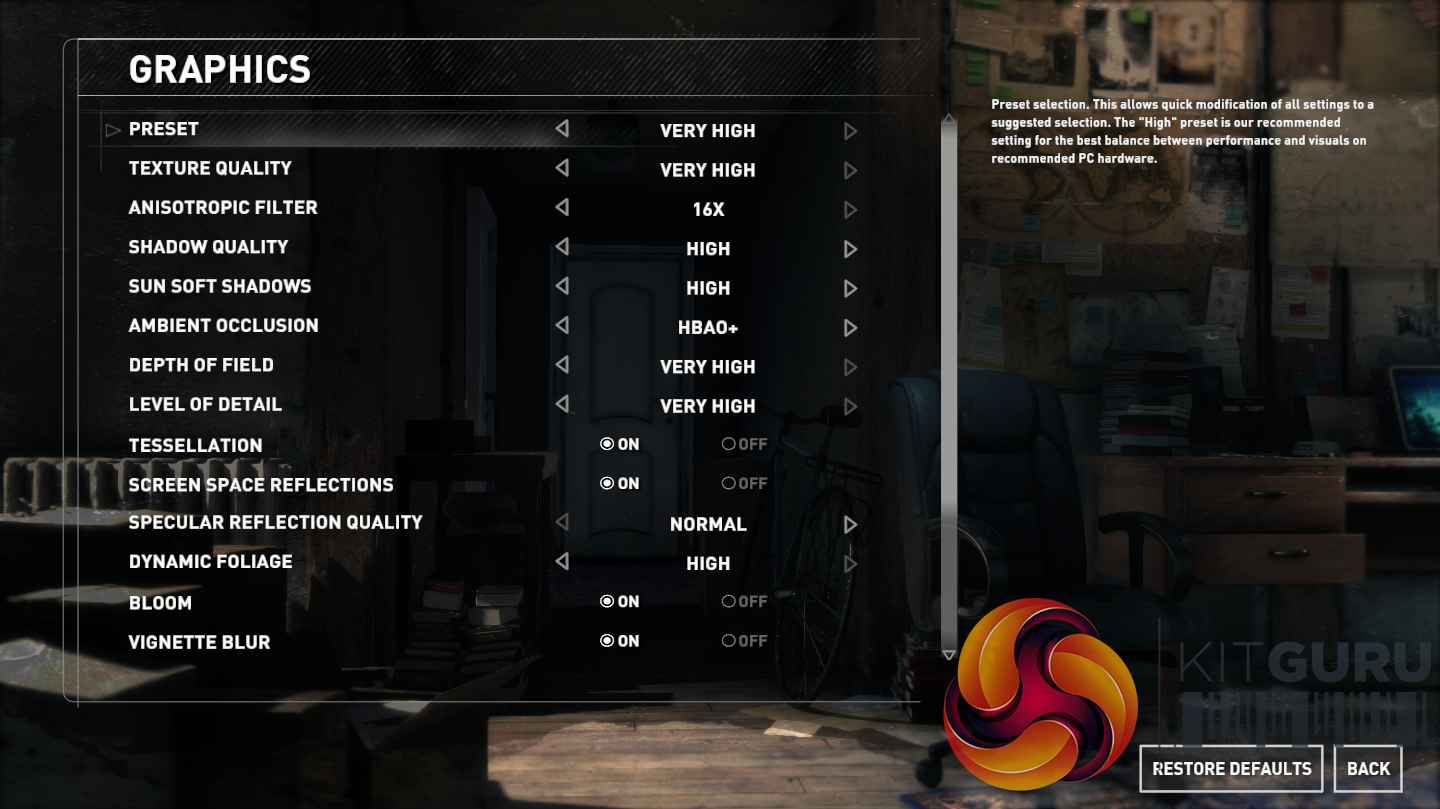Select the Texture Quality setting row
1440x809 pixels.
[210, 168]
